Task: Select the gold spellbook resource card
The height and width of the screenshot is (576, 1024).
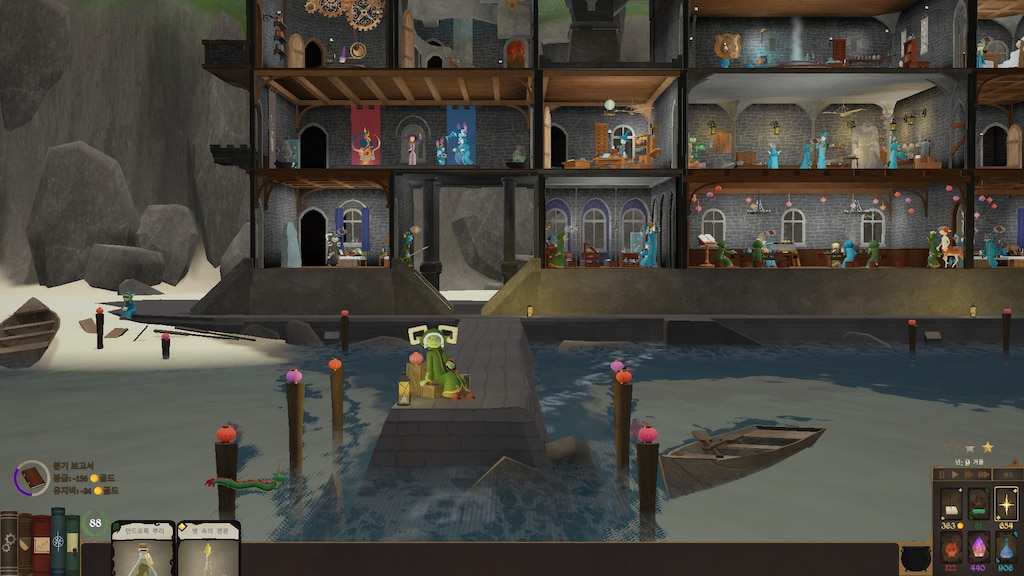Action: (x=950, y=504)
